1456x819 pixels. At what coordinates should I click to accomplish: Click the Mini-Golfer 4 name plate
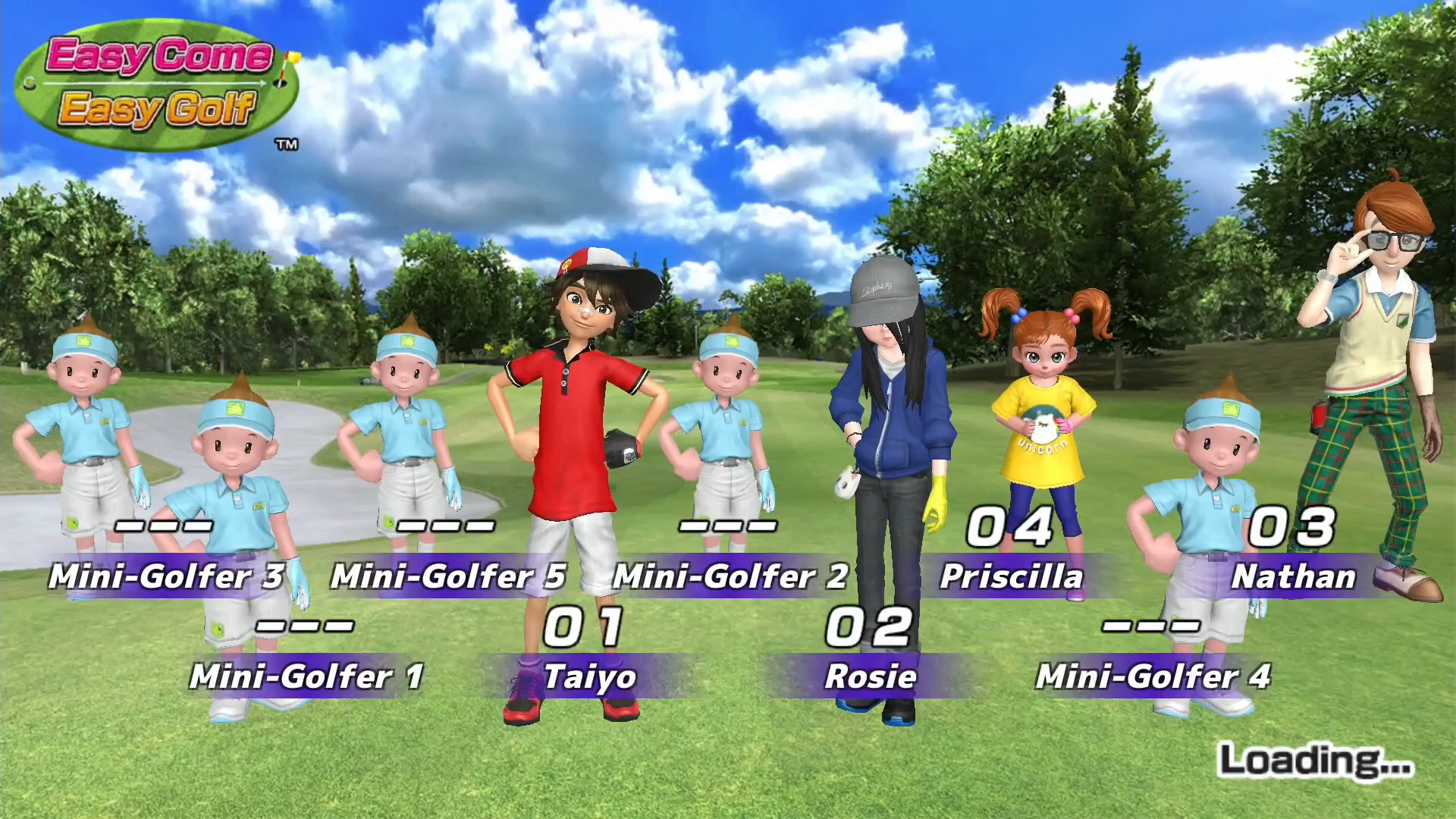1153,676
